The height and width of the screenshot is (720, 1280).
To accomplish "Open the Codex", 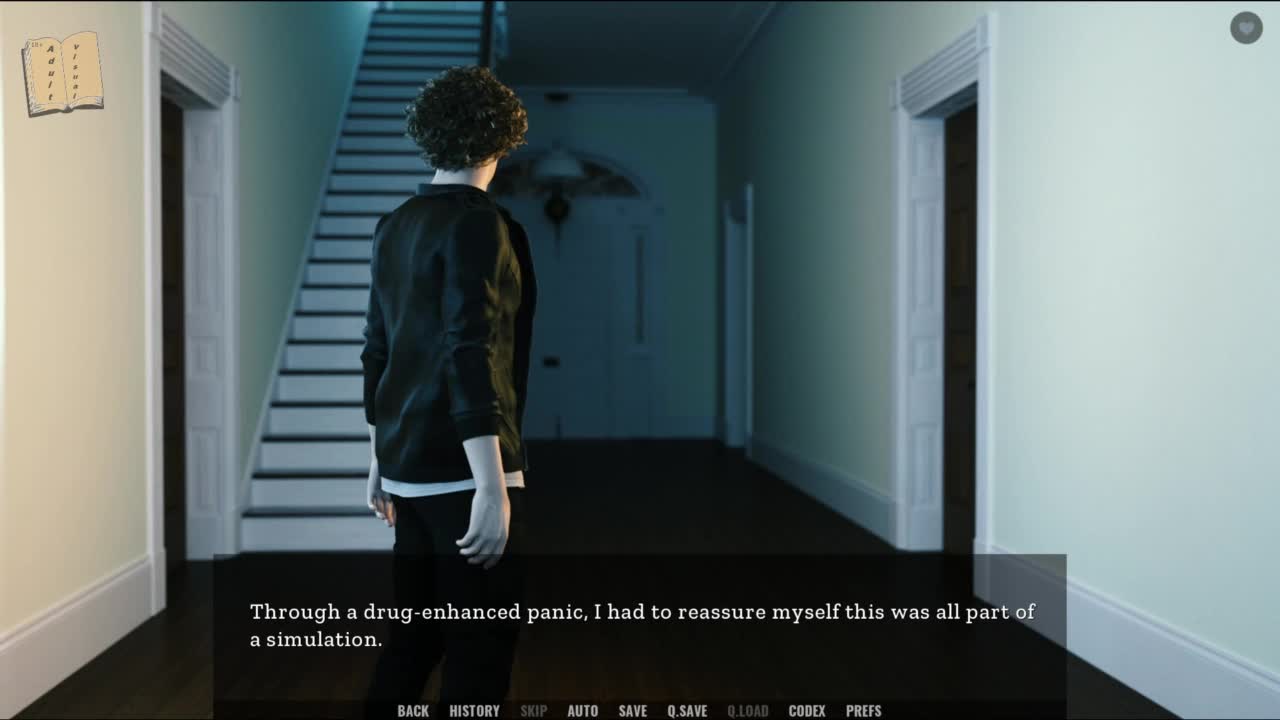I will tap(807, 711).
